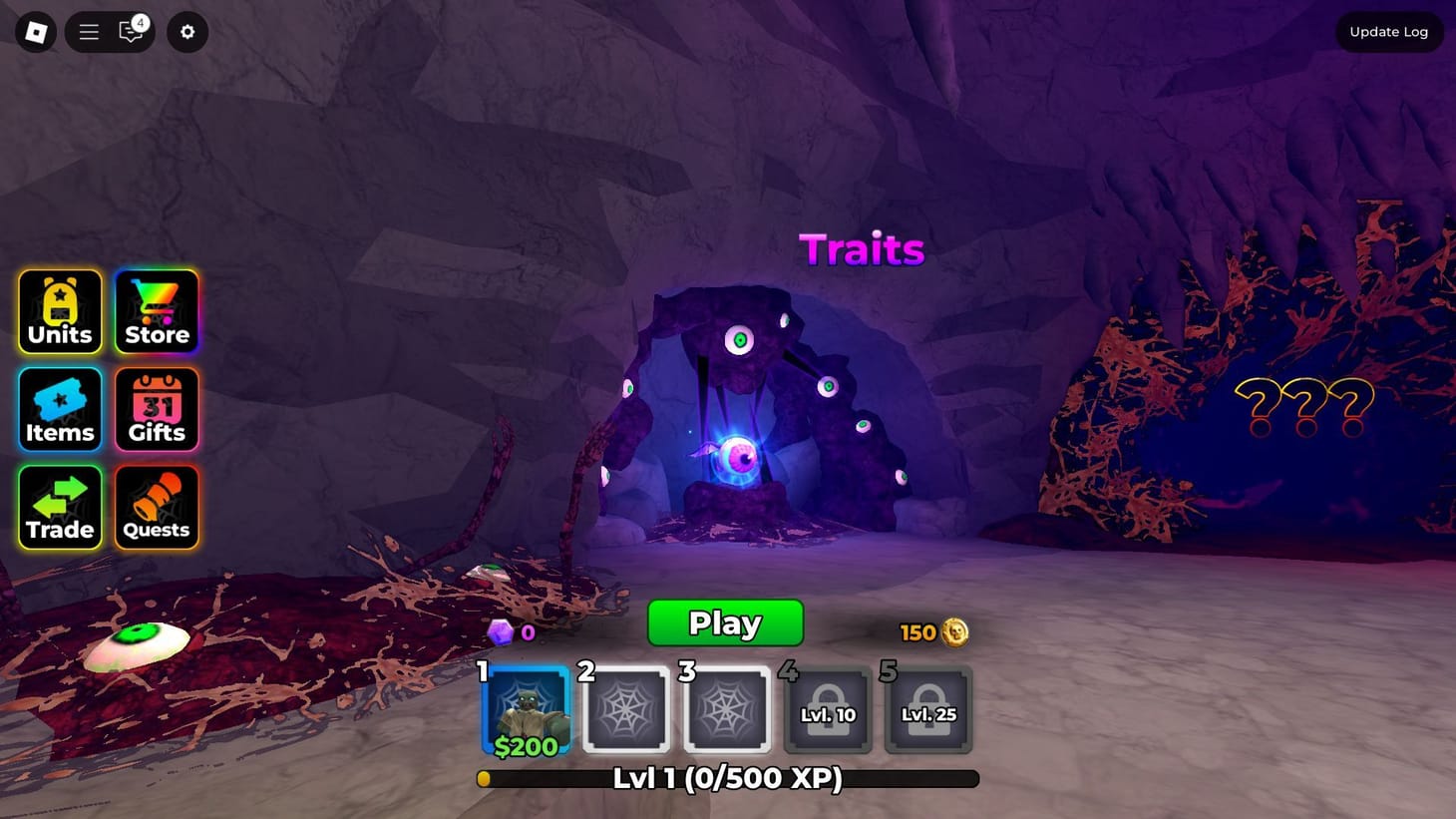Open the daily Gifts calendar
Viewport: 1456px width, 819px height.
tap(157, 409)
